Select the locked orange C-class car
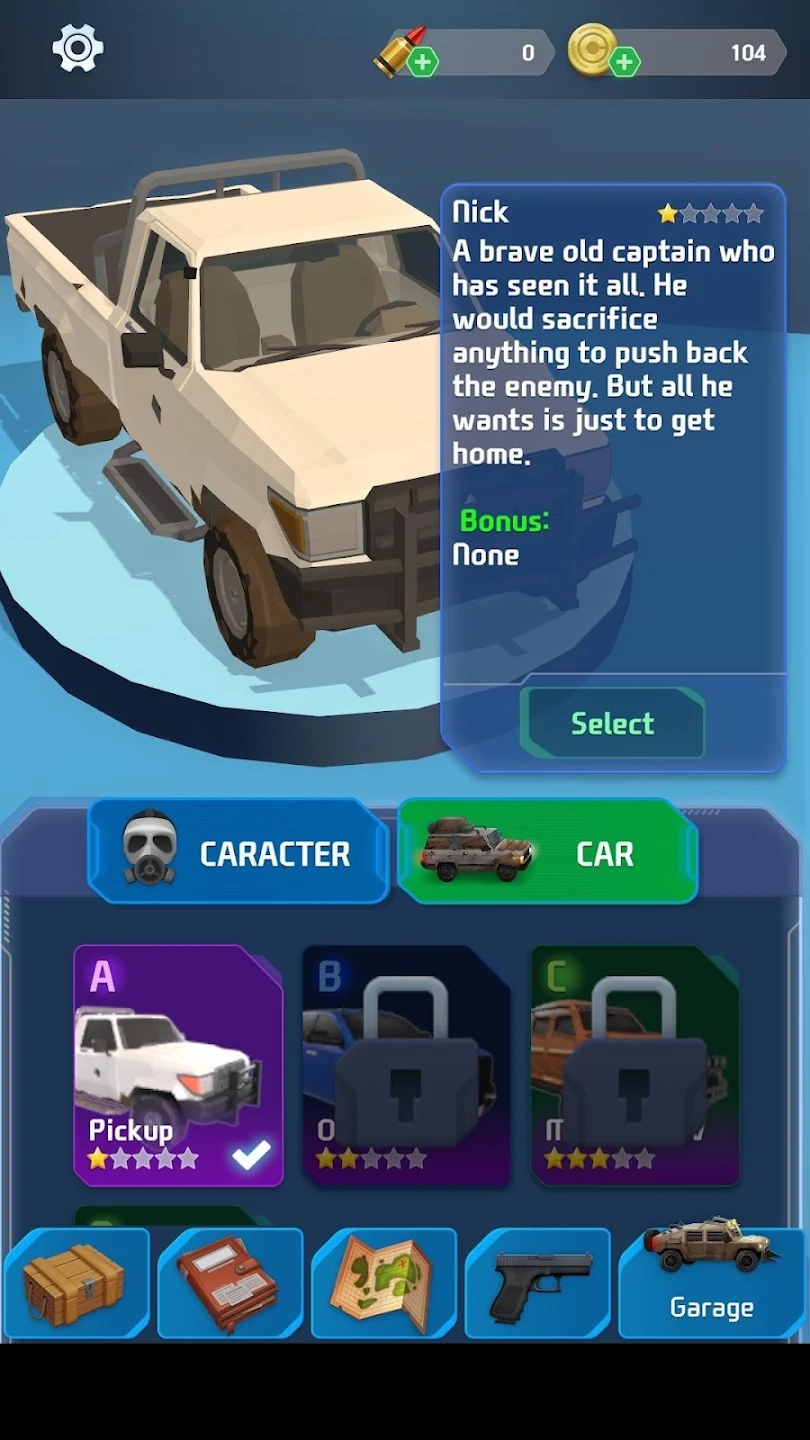Viewport: 810px width, 1440px height. 634,1065
